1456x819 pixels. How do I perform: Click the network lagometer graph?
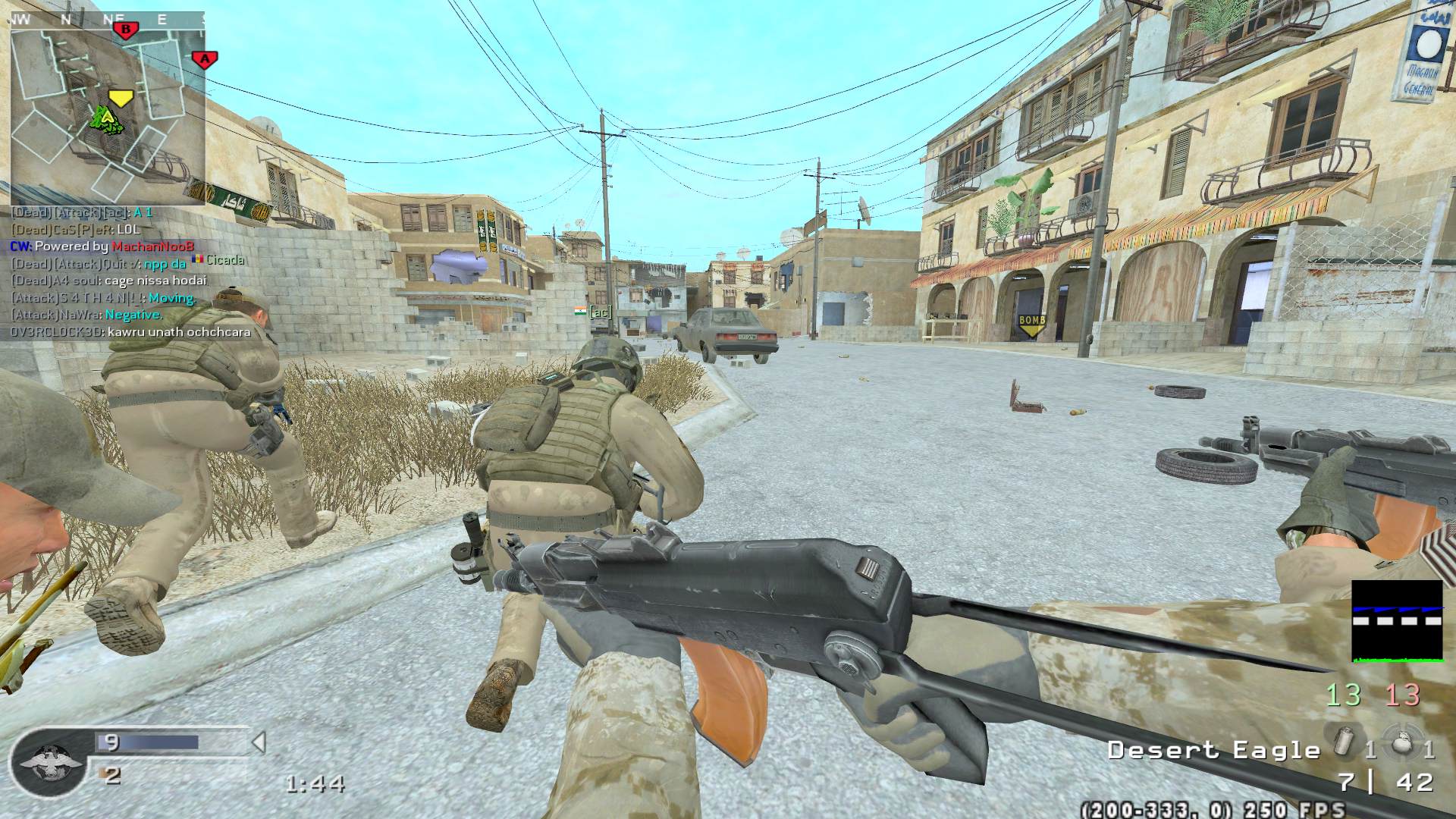click(x=1397, y=622)
